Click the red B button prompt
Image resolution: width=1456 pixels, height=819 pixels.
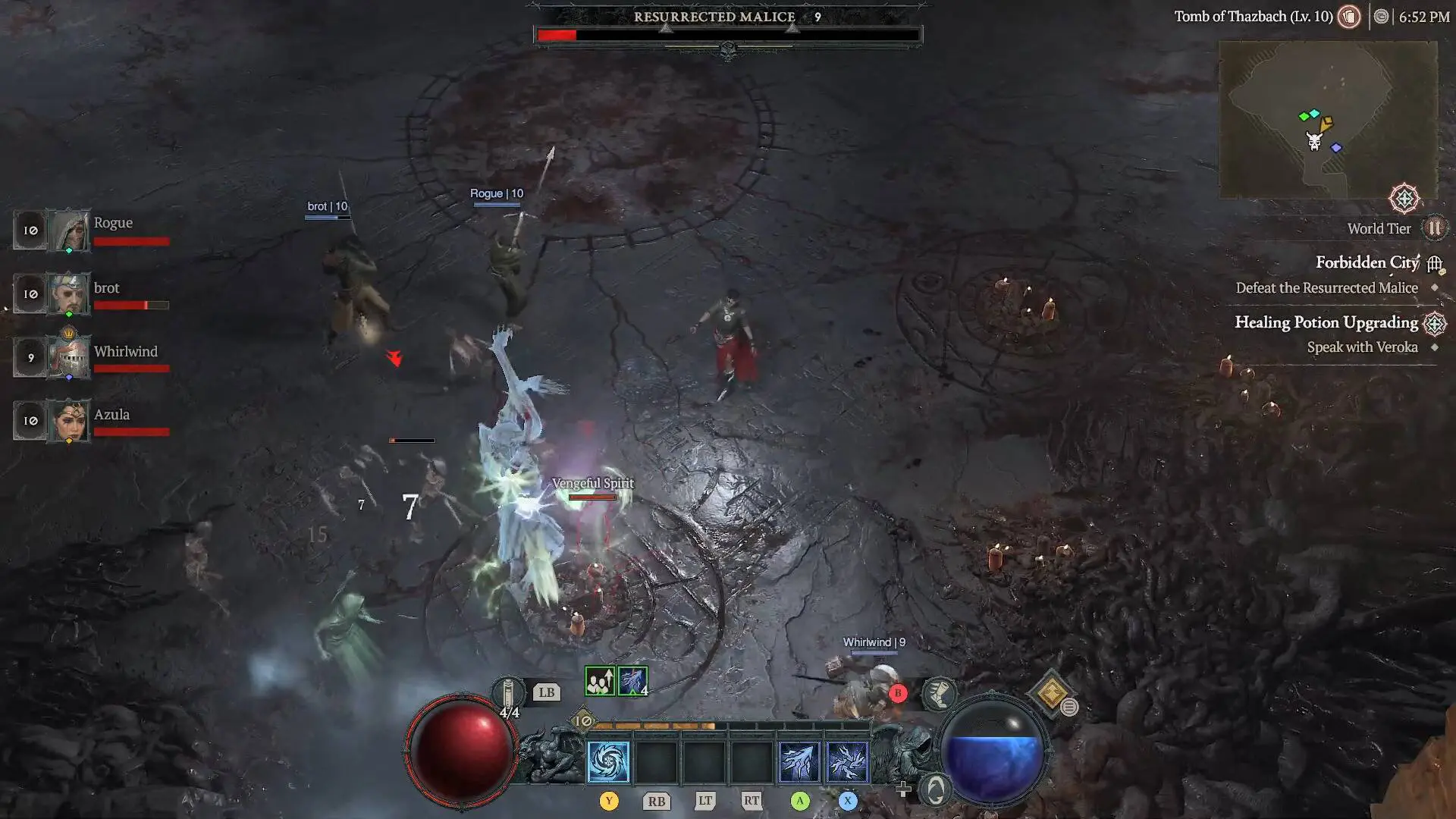tap(898, 692)
